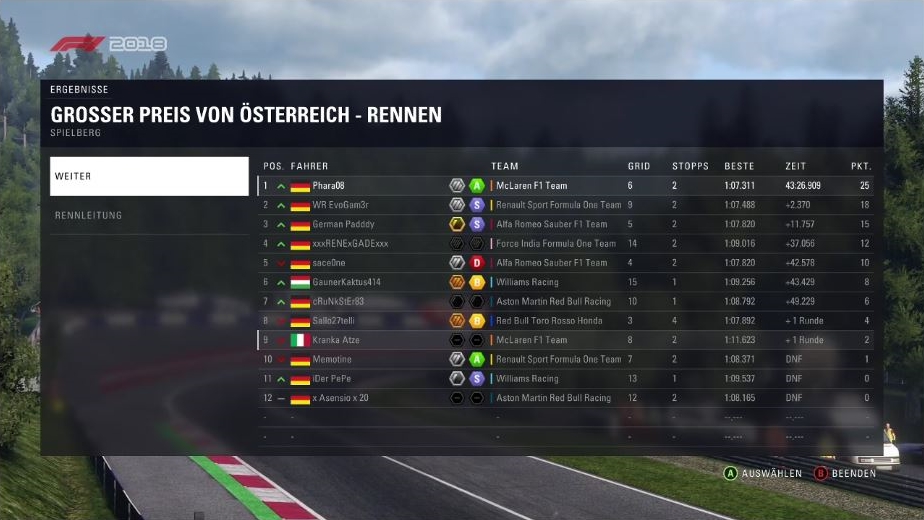This screenshot has height=520, width=924.
Task: Select the Sallo27telli results row
Action: pyautogui.click(x=566, y=321)
